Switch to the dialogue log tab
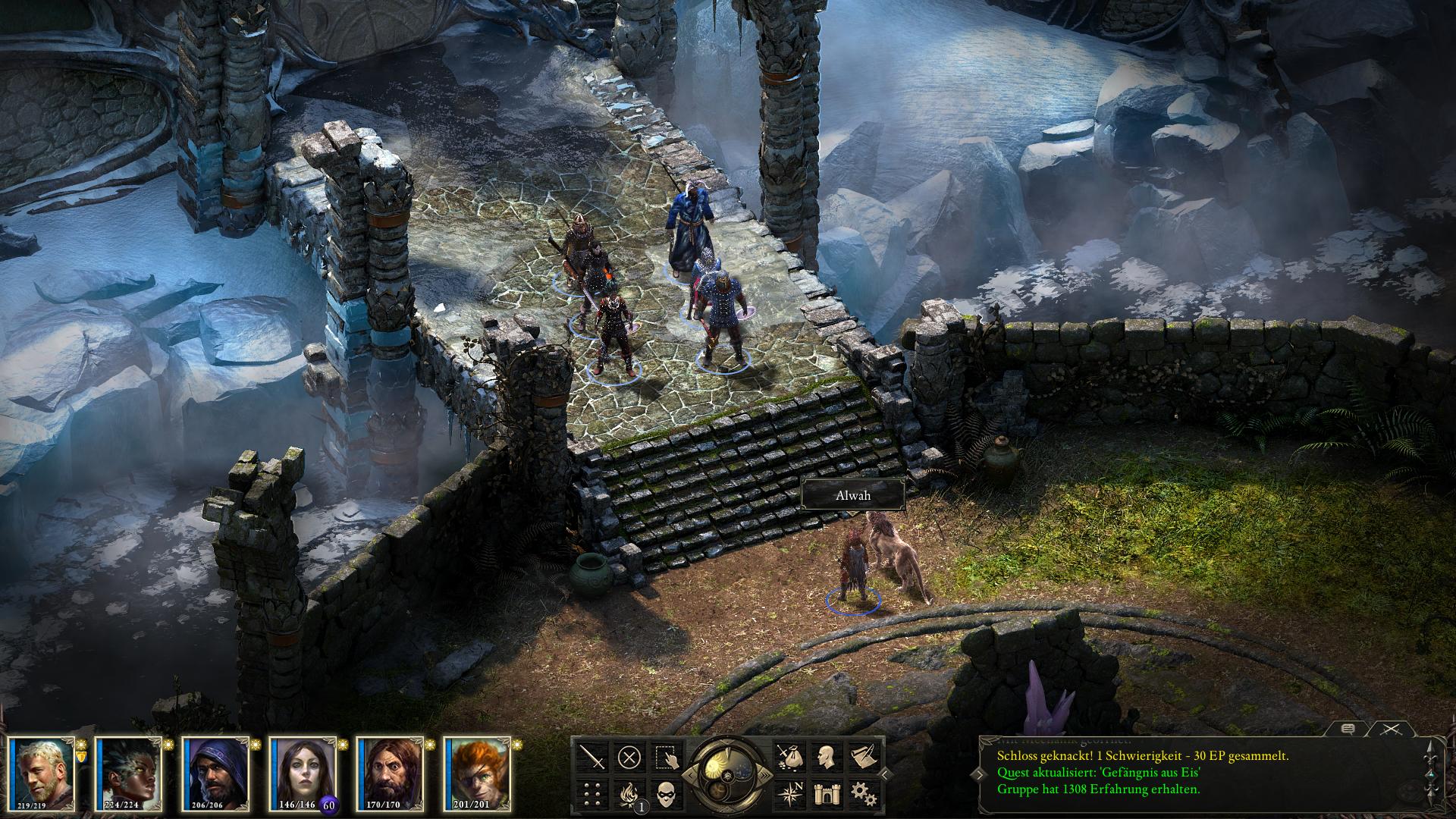The height and width of the screenshot is (819, 1456). tap(1348, 729)
